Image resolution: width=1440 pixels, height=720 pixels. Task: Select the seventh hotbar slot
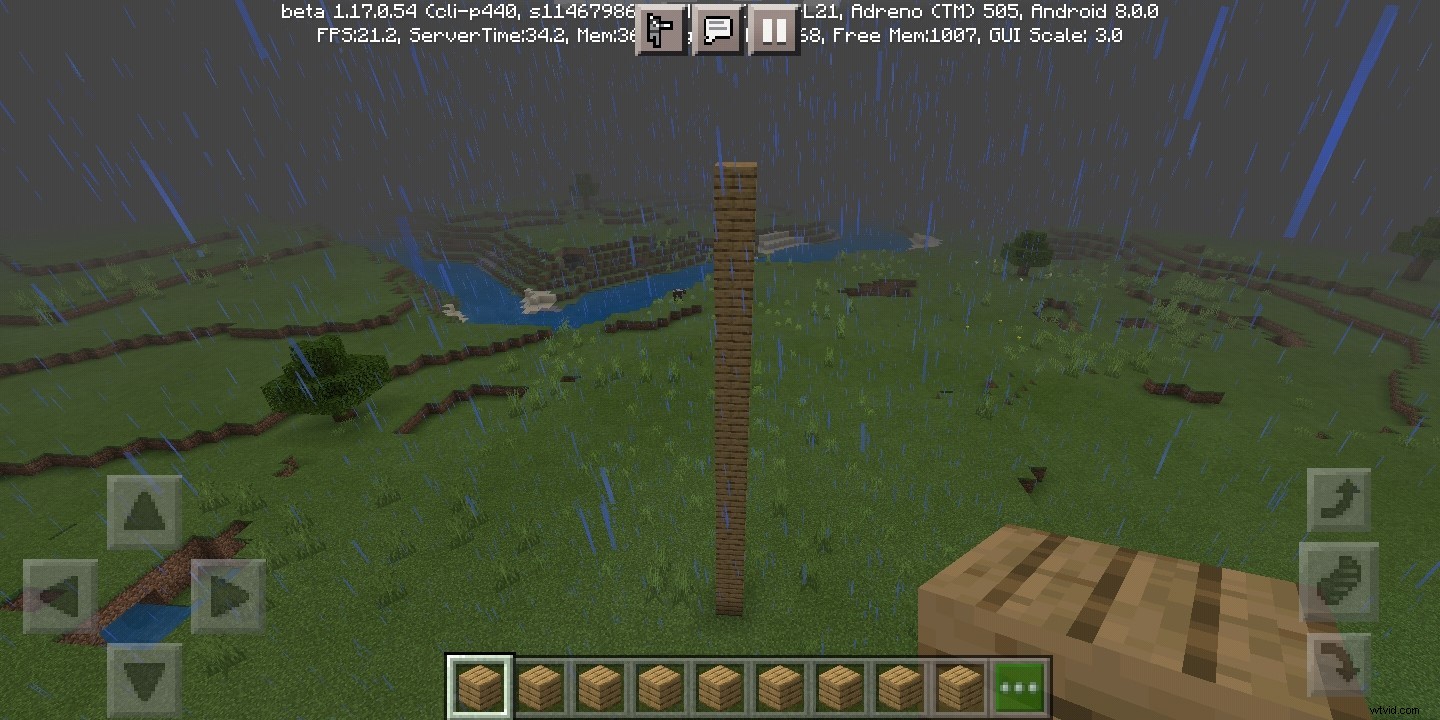pos(839,685)
